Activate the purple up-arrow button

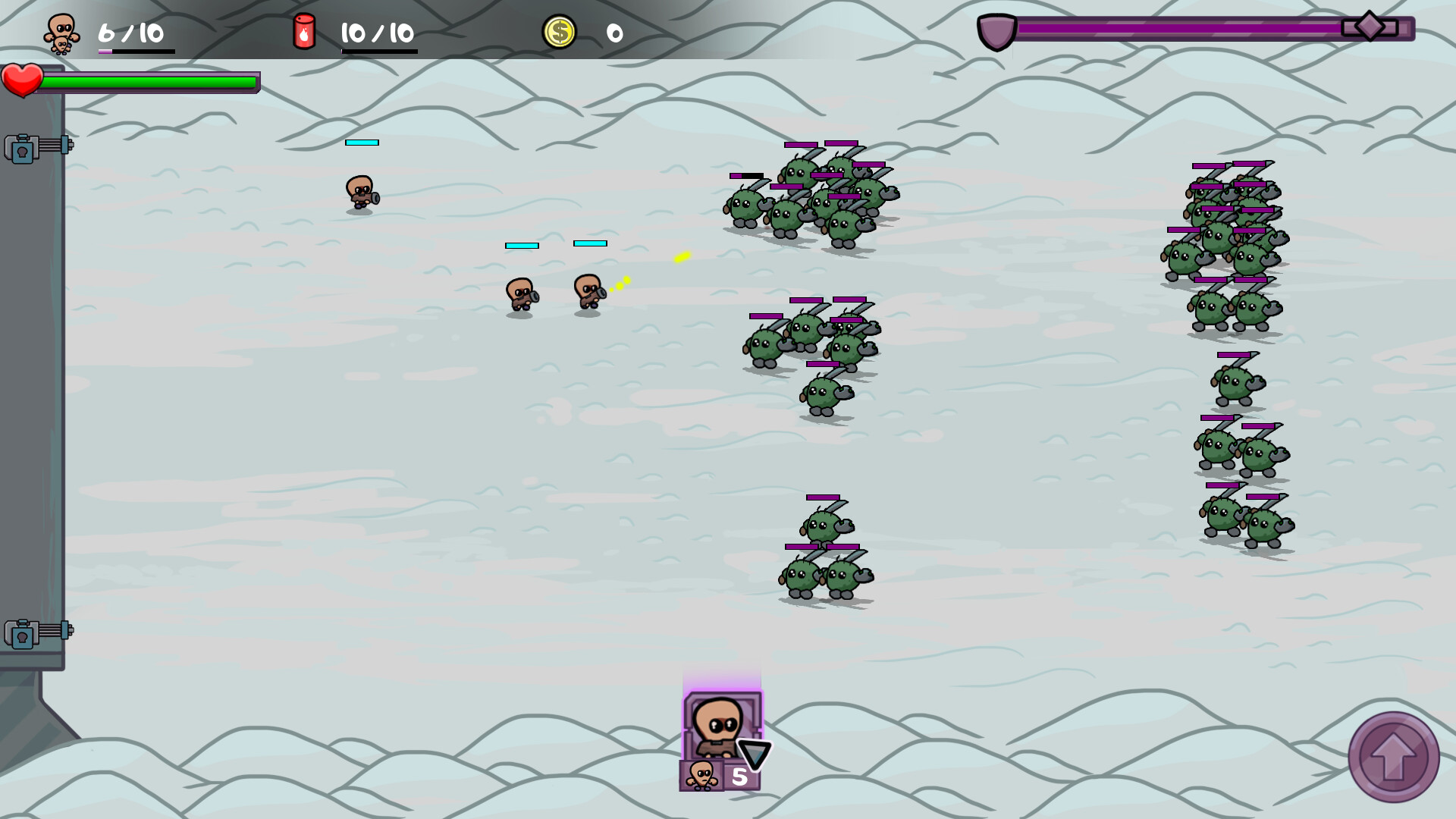[1393, 757]
